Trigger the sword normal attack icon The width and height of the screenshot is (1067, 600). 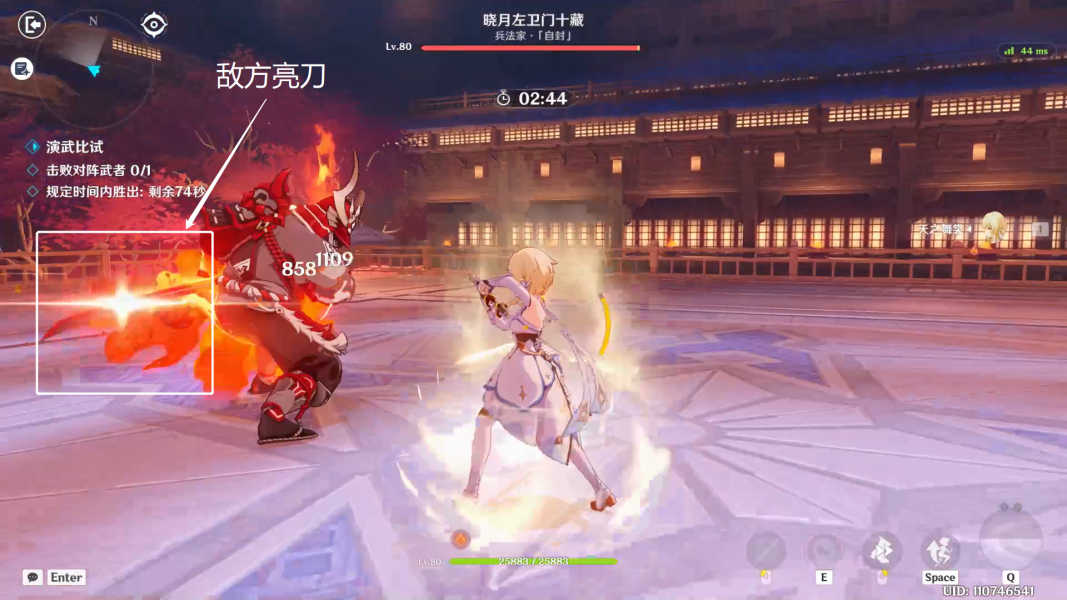click(766, 550)
